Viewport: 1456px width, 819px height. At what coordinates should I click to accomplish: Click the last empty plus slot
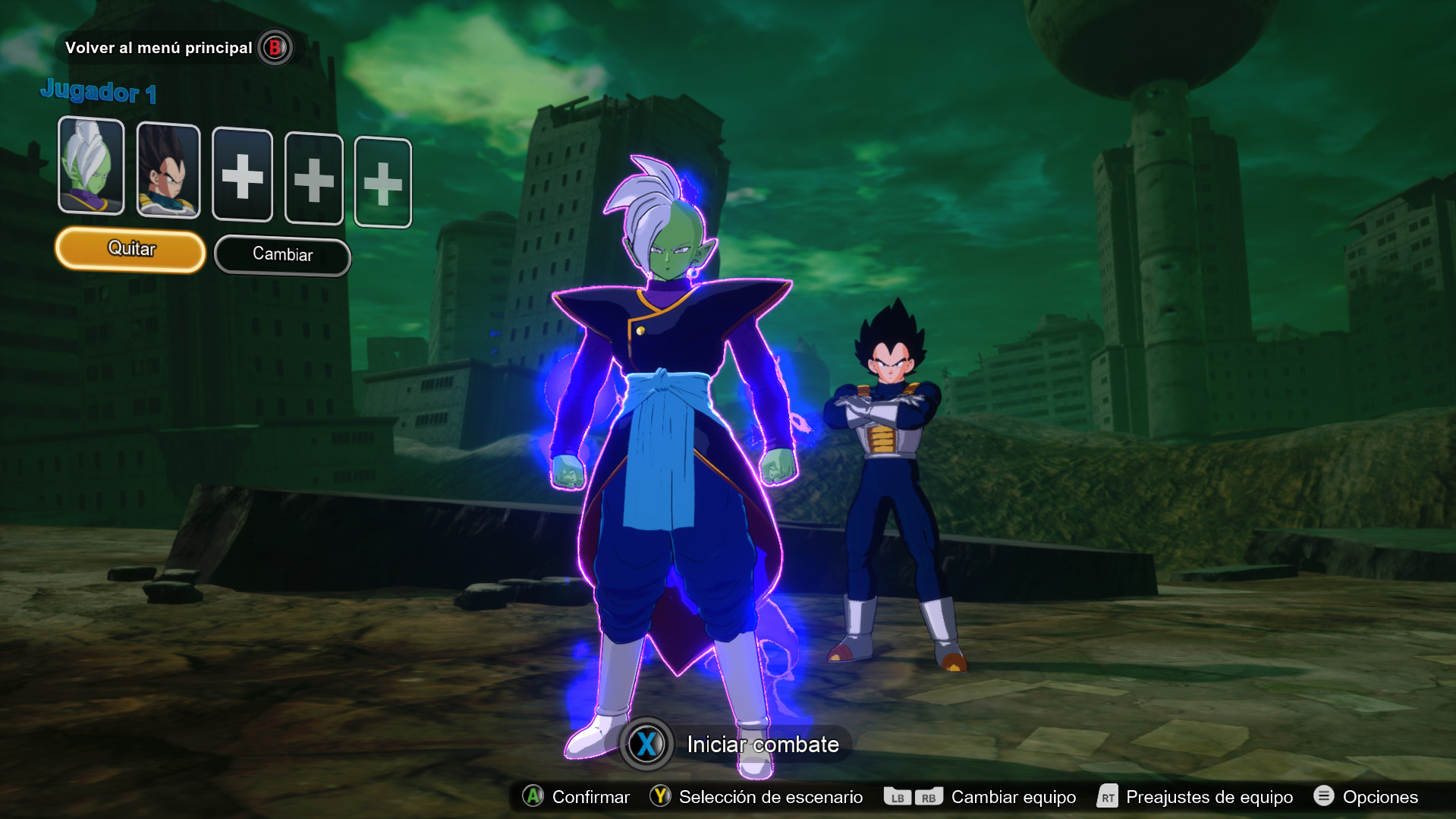click(x=383, y=181)
